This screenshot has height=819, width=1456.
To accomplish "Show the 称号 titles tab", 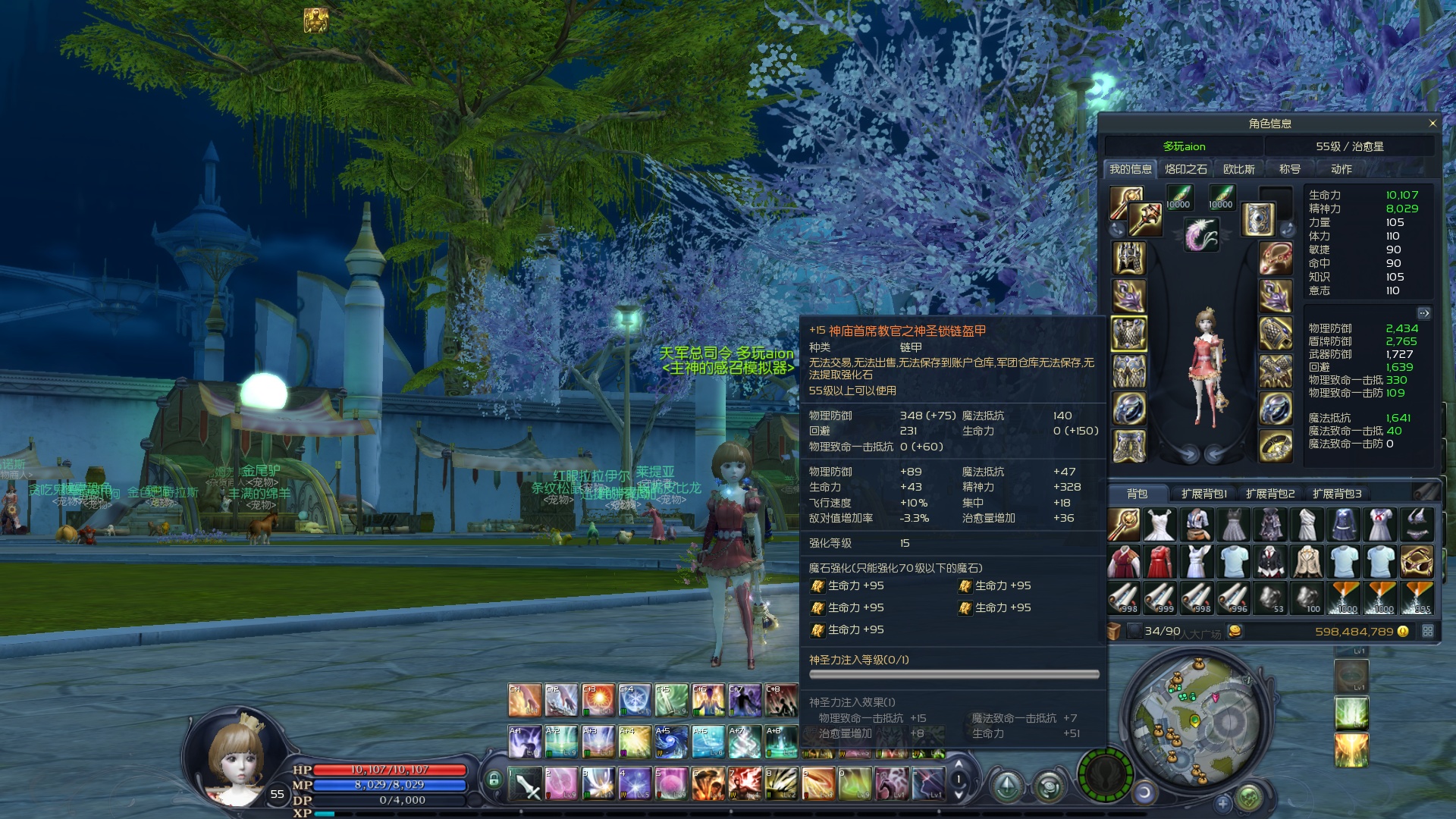I will 1289,169.
